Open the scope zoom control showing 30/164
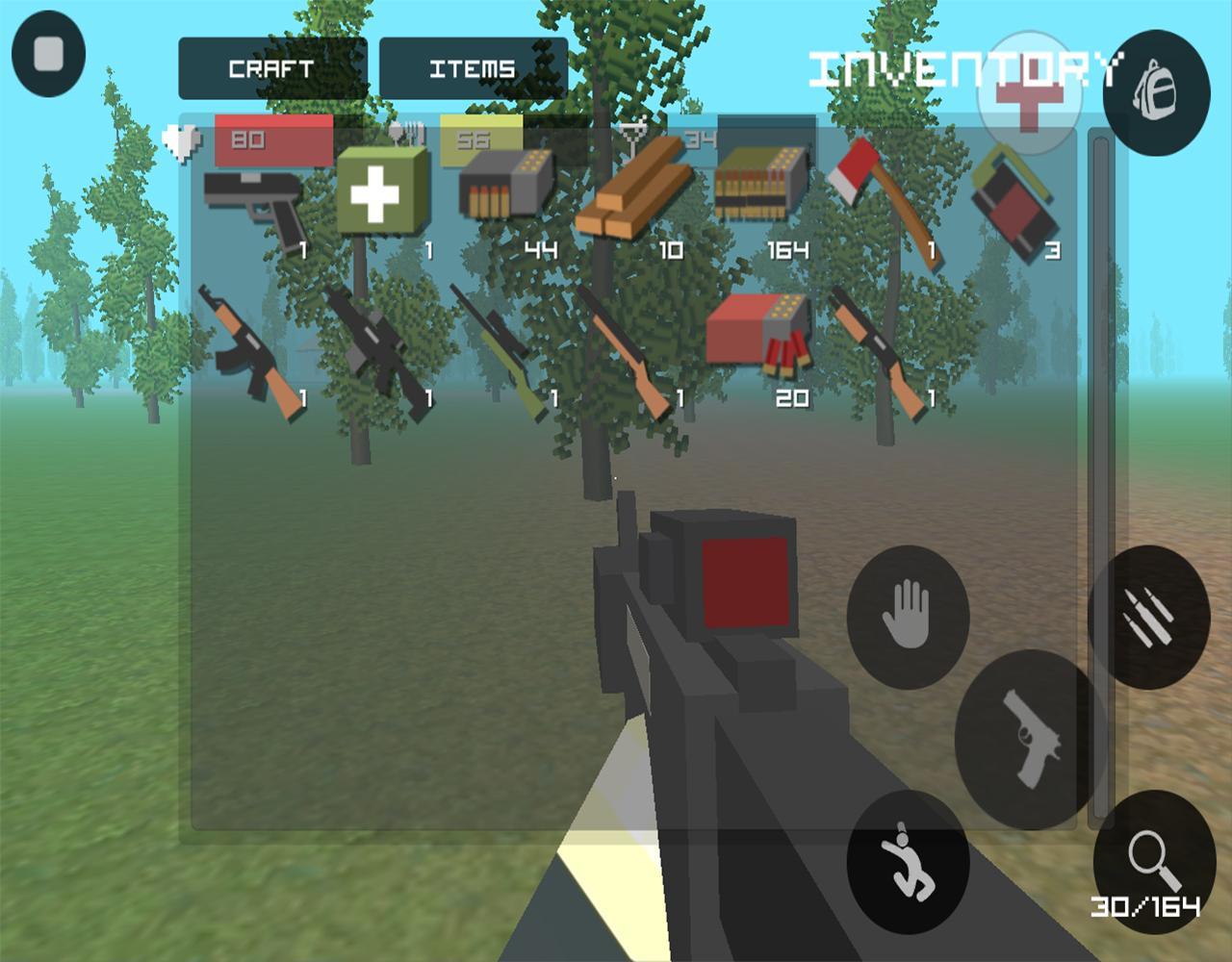The width and height of the screenshot is (1232, 962). point(1151,861)
